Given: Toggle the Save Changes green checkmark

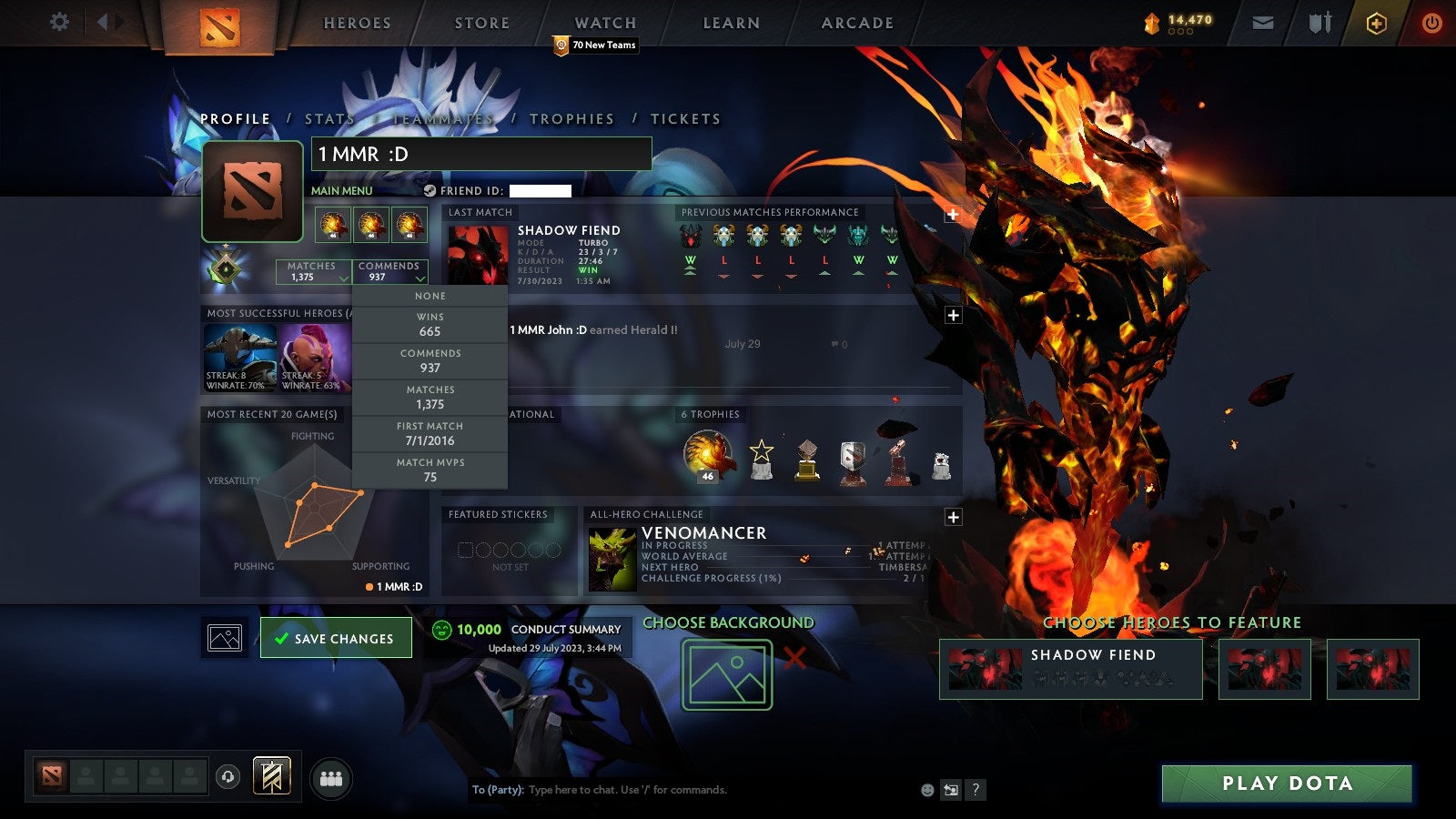Looking at the screenshot, I should click(x=282, y=638).
